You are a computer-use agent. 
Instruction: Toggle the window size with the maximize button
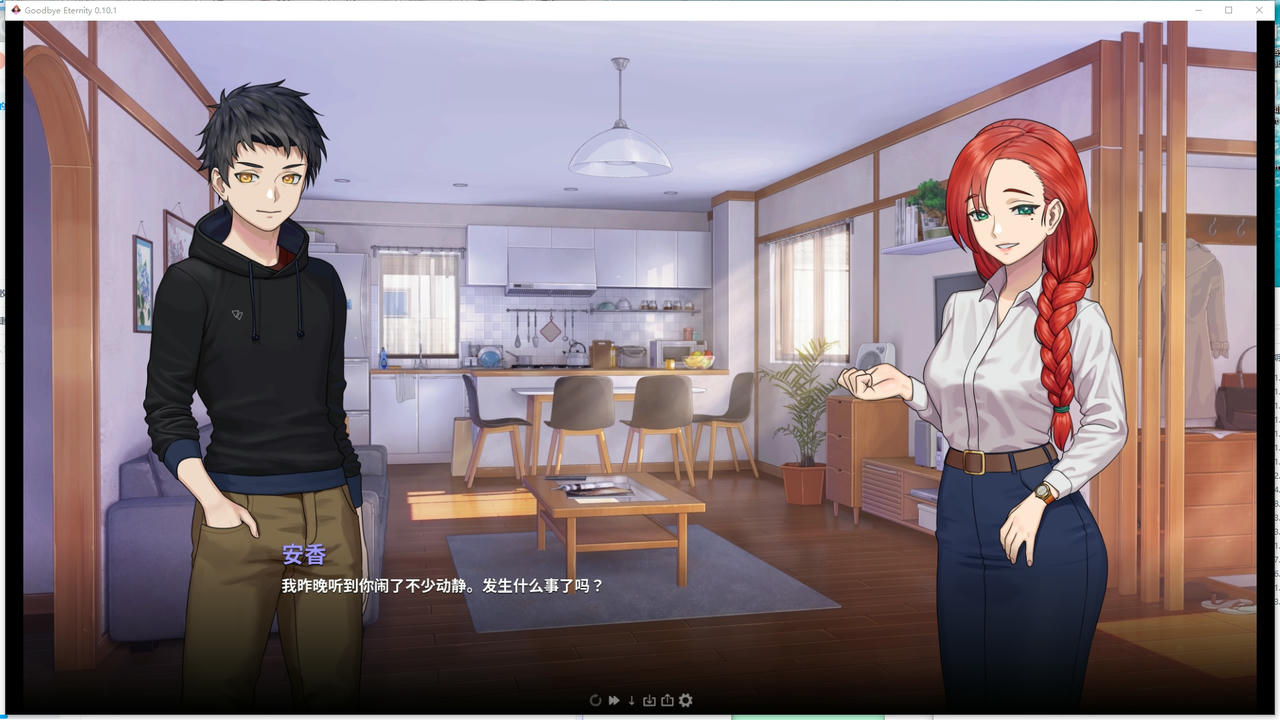pos(1229,10)
